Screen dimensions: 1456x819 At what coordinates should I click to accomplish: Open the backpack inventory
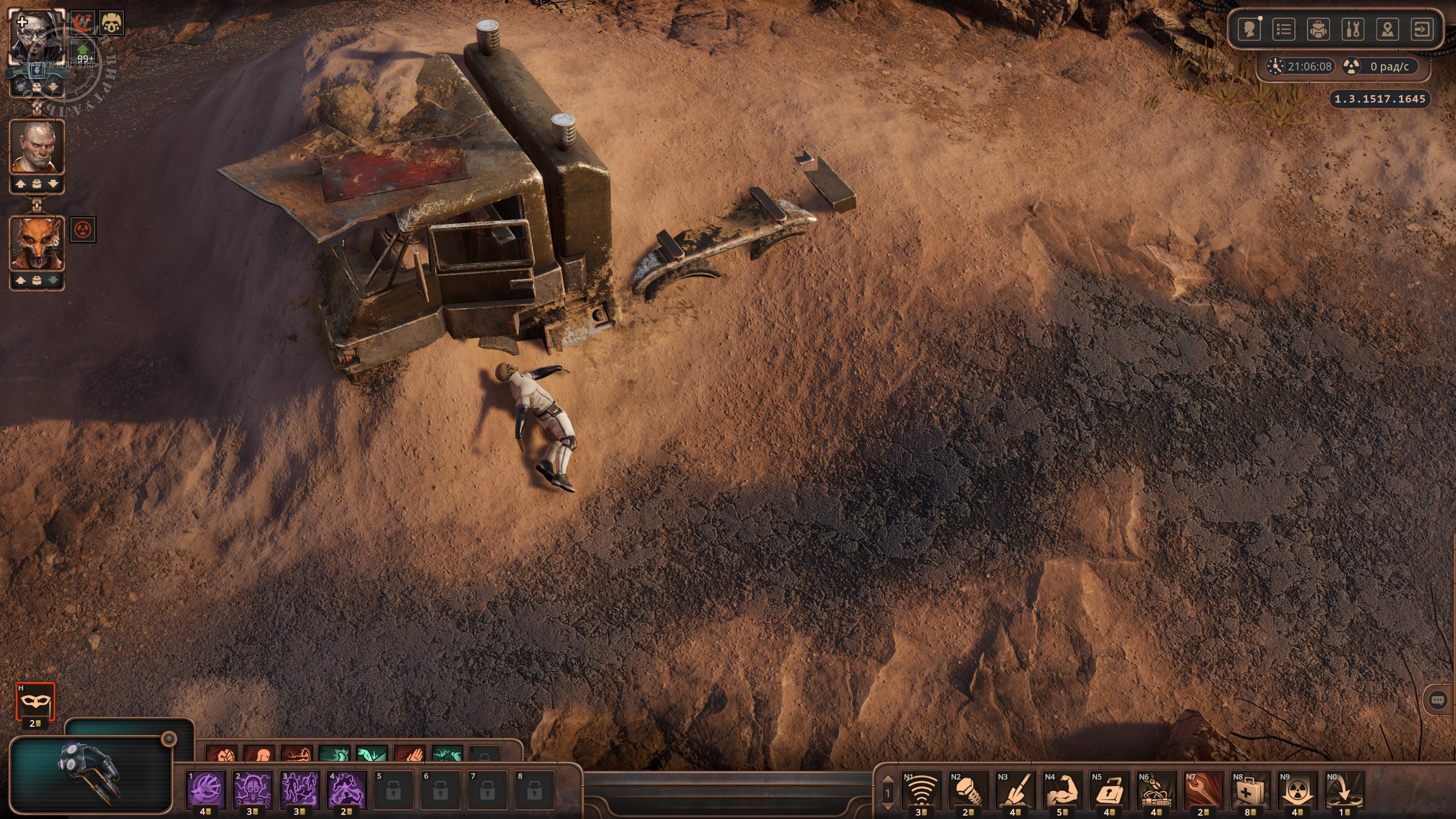[1318, 29]
